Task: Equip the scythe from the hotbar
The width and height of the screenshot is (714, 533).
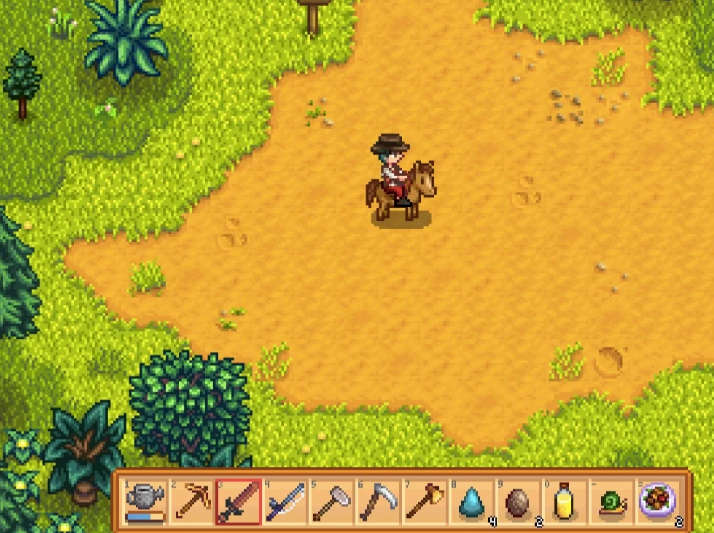Action: 379,500
